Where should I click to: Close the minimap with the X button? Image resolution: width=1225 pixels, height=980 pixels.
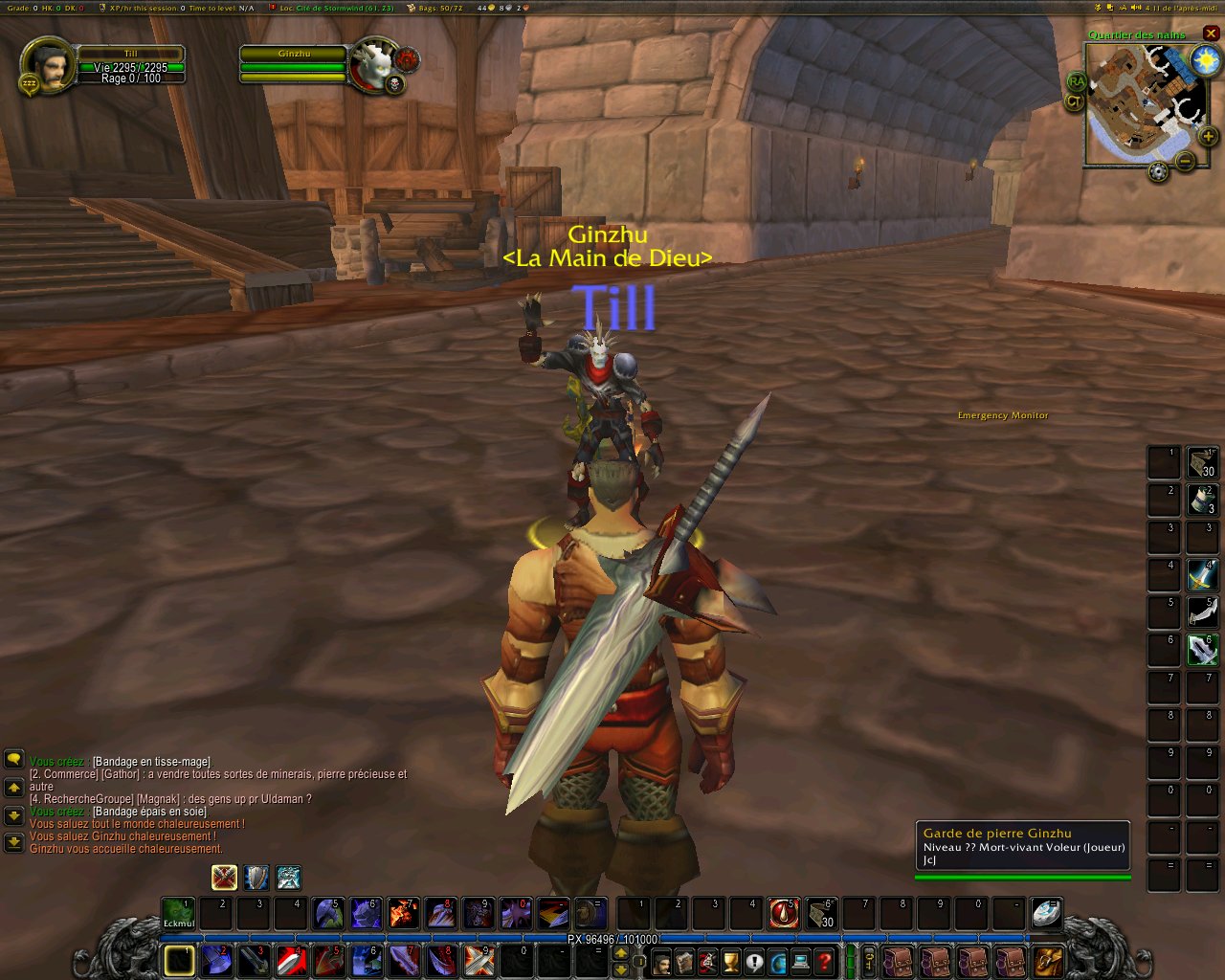pos(1211,33)
